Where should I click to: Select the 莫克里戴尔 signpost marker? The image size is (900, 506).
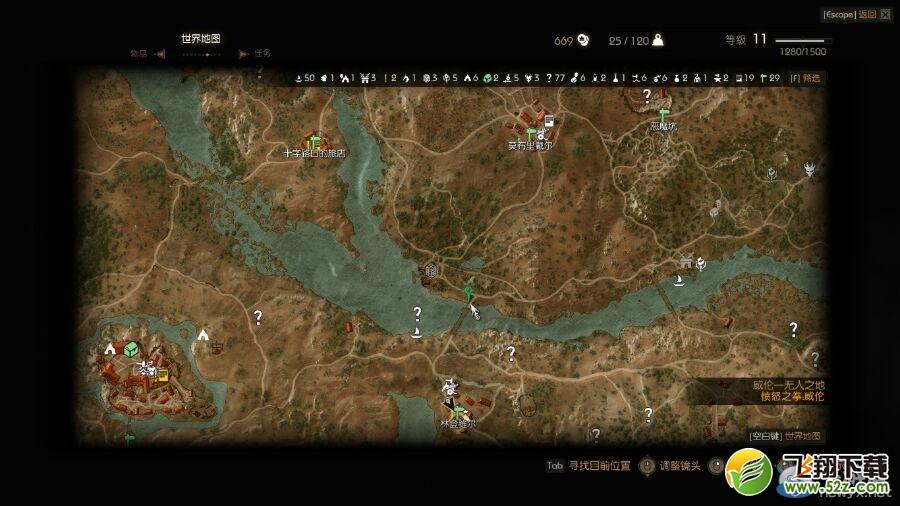click(530, 133)
